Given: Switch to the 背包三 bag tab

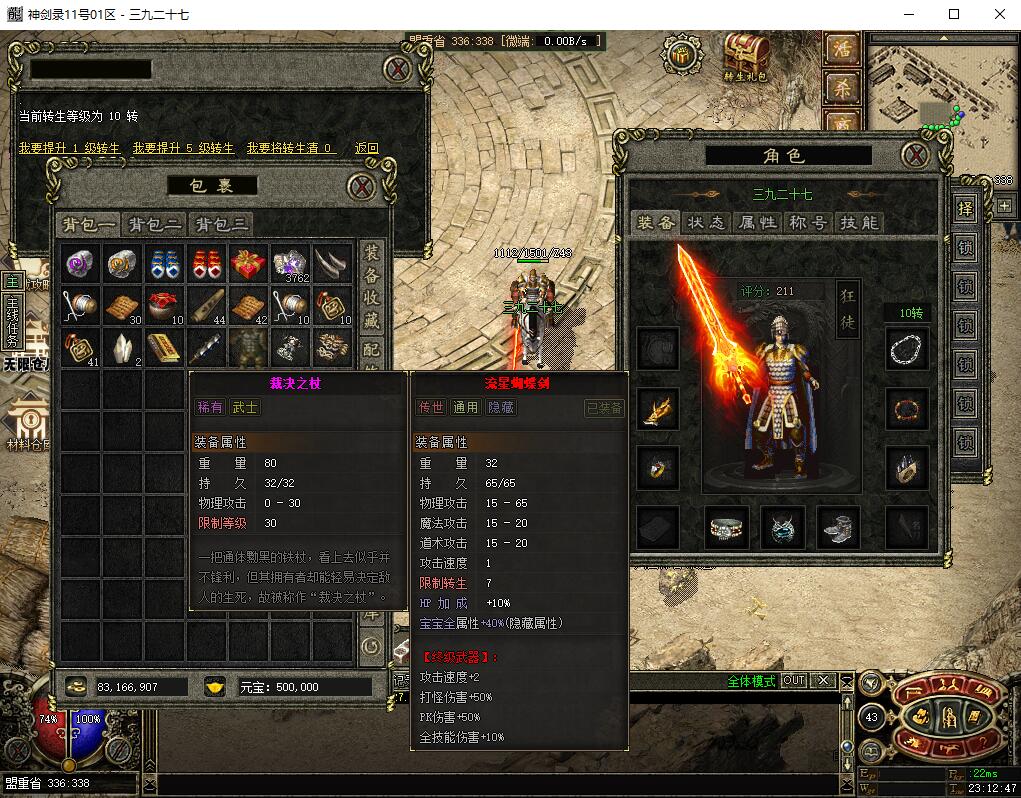Looking at the screenshot, I should 221,224.
